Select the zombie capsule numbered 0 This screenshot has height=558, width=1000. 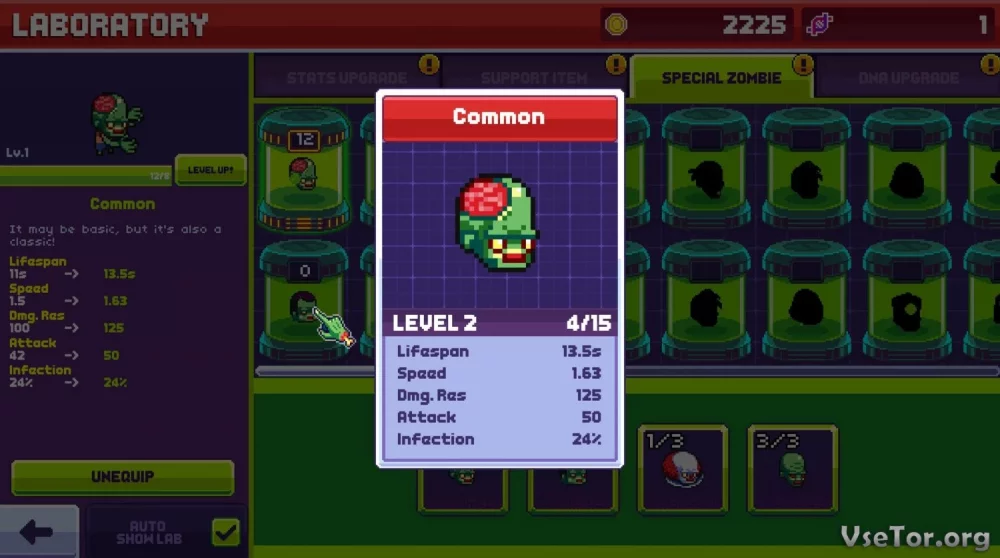304,298
